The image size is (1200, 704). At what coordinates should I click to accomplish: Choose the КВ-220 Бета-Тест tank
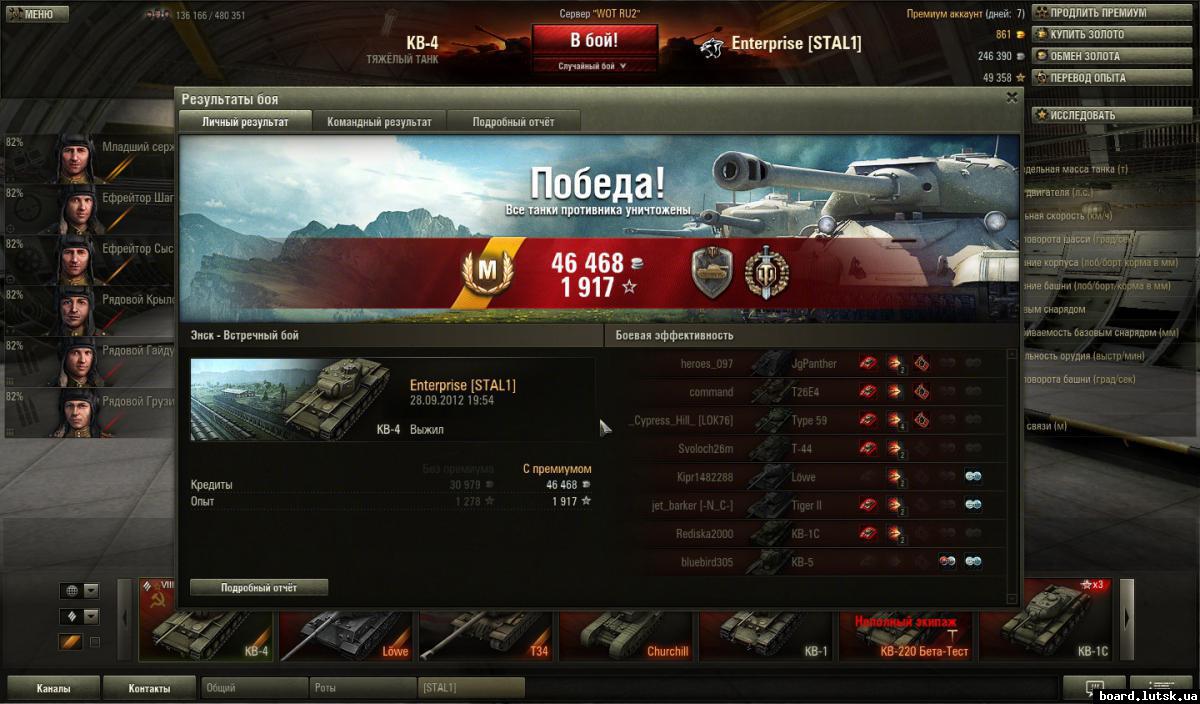click(907, 620)
